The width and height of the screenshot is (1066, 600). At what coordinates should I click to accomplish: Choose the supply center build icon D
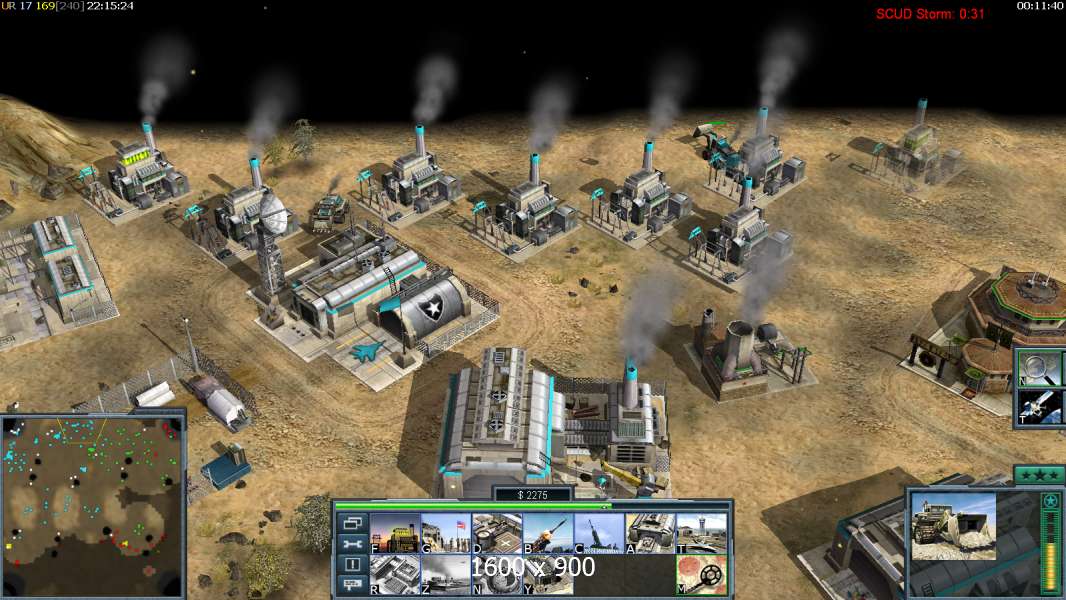pyautogui.click(x=497, y=532)
